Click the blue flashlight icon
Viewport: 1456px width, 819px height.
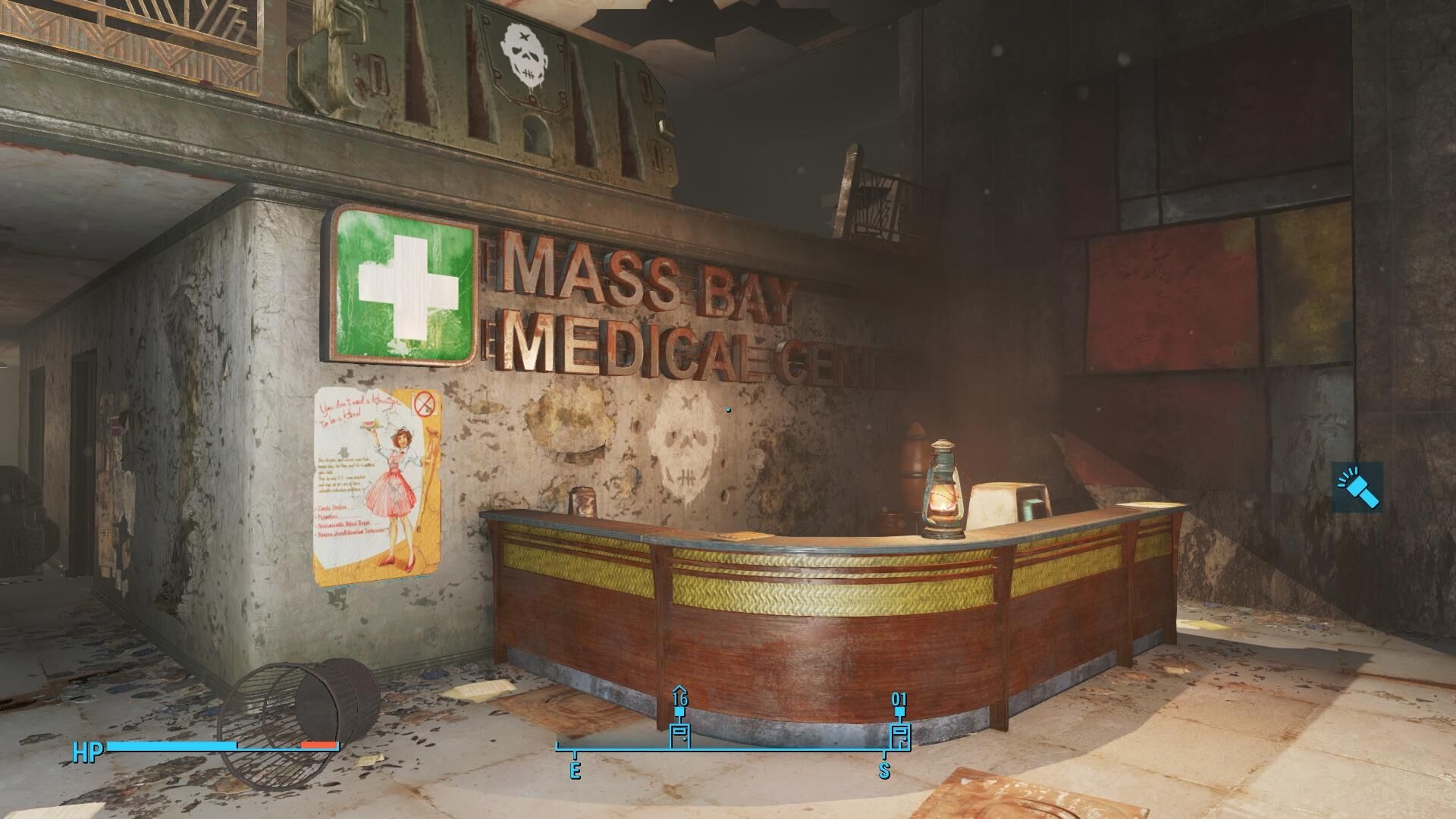tap(1357, 486)
